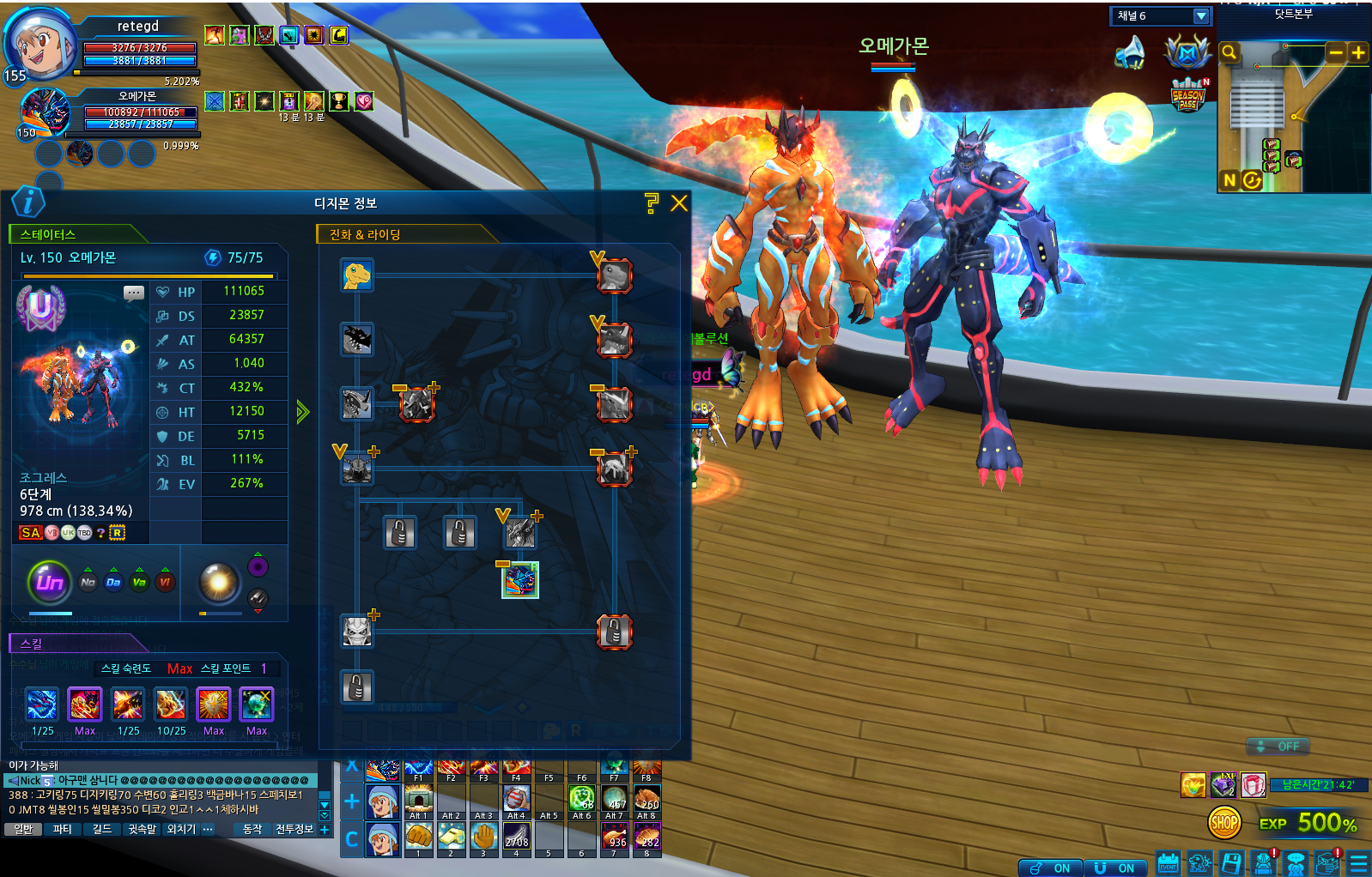The width and height of the screenshot is (1372, 877).
Task: Select the 귓속말 (whisper) chat tab
Action: click(143, 829)
